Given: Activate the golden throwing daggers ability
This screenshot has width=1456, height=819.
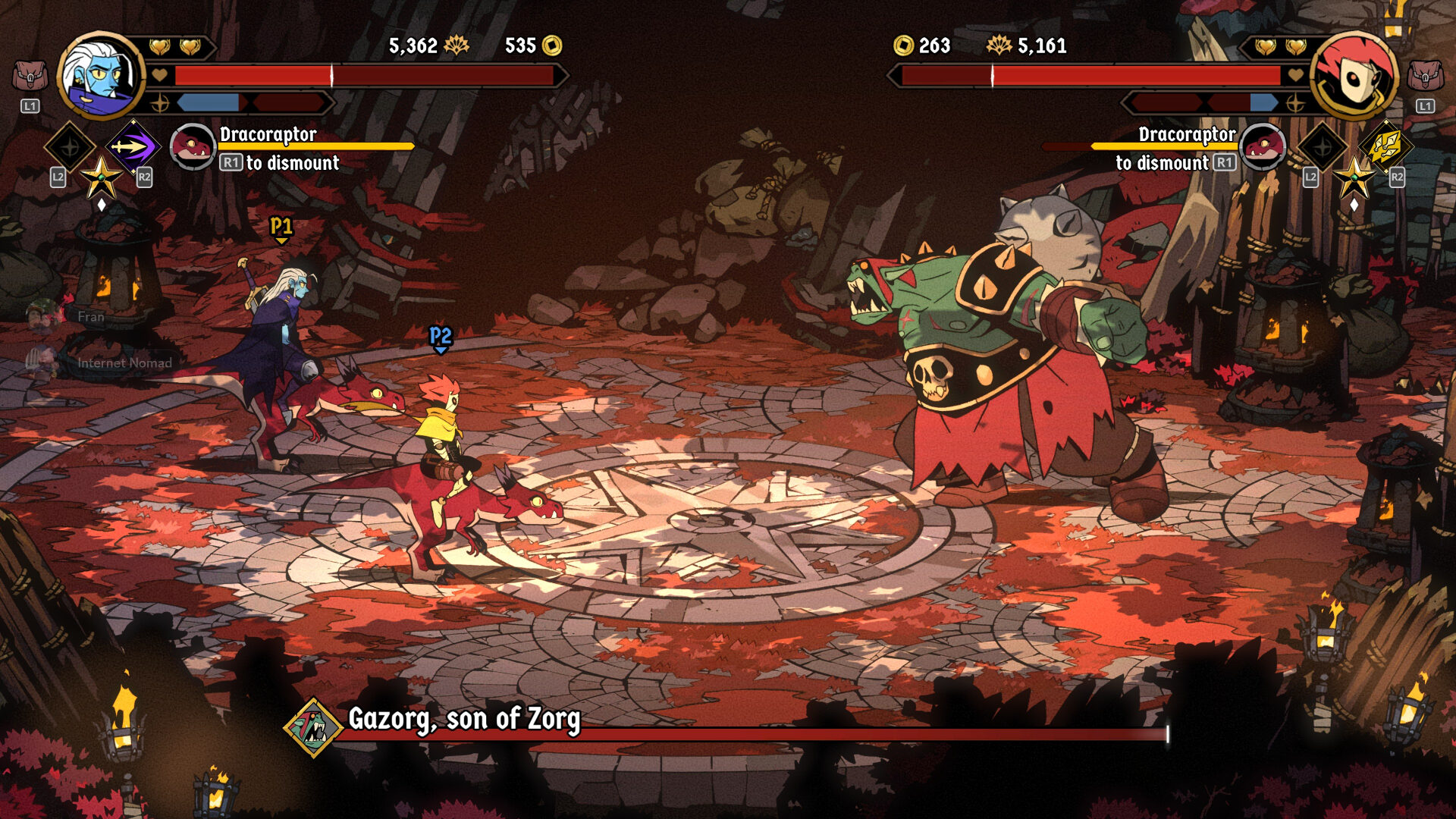Looking at the screenshot, I should [x=1385, y=146].
